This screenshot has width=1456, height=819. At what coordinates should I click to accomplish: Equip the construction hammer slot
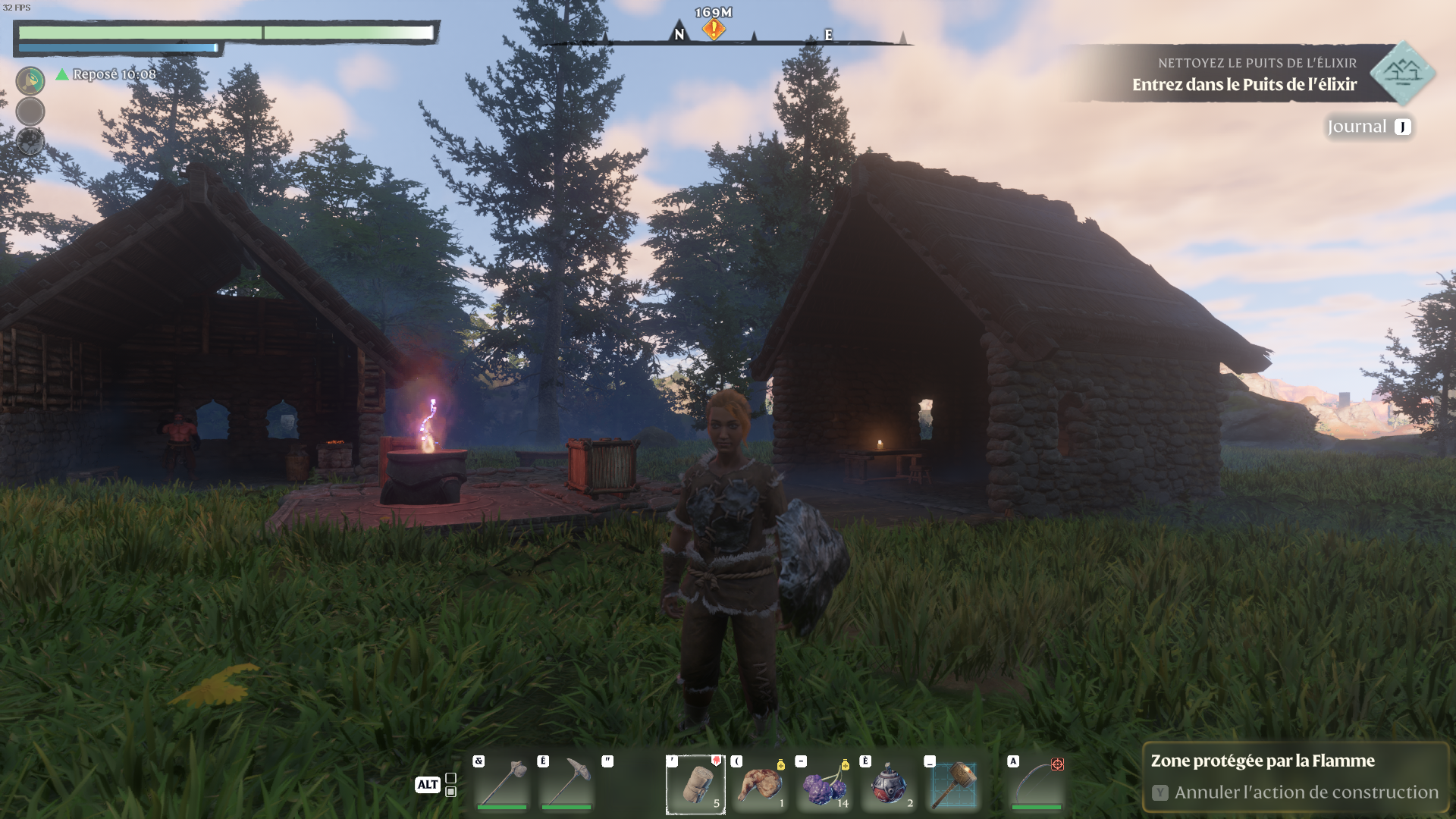tap(953, 785)
